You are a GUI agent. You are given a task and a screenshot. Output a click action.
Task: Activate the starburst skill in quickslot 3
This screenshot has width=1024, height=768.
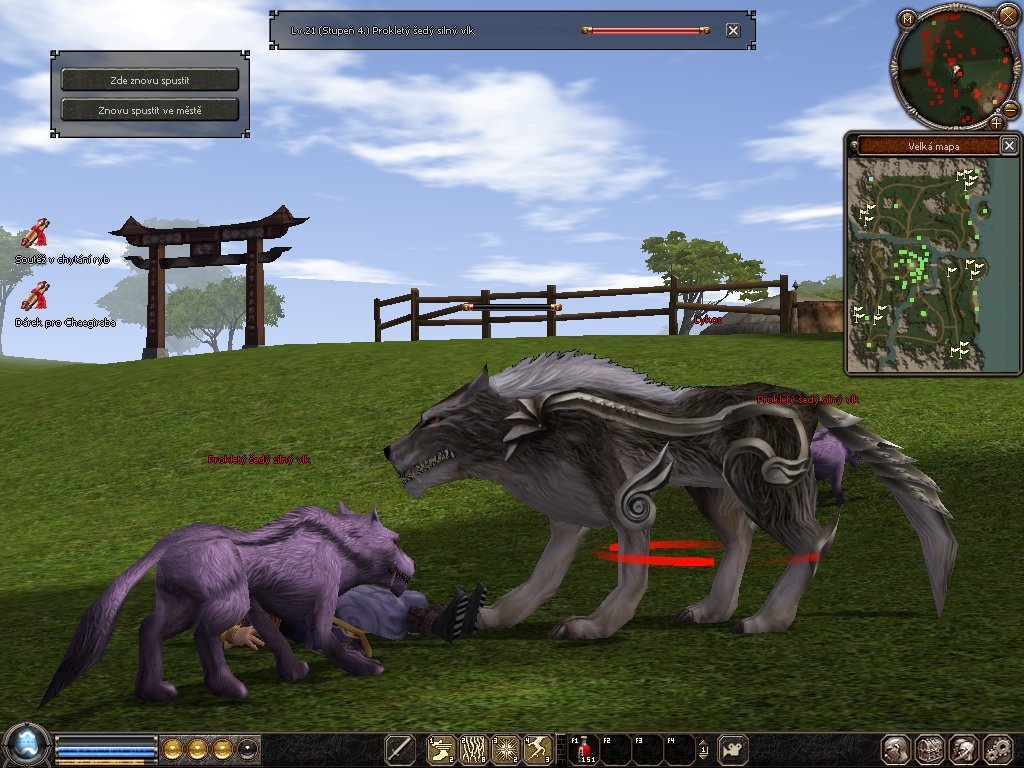[506, 749]
